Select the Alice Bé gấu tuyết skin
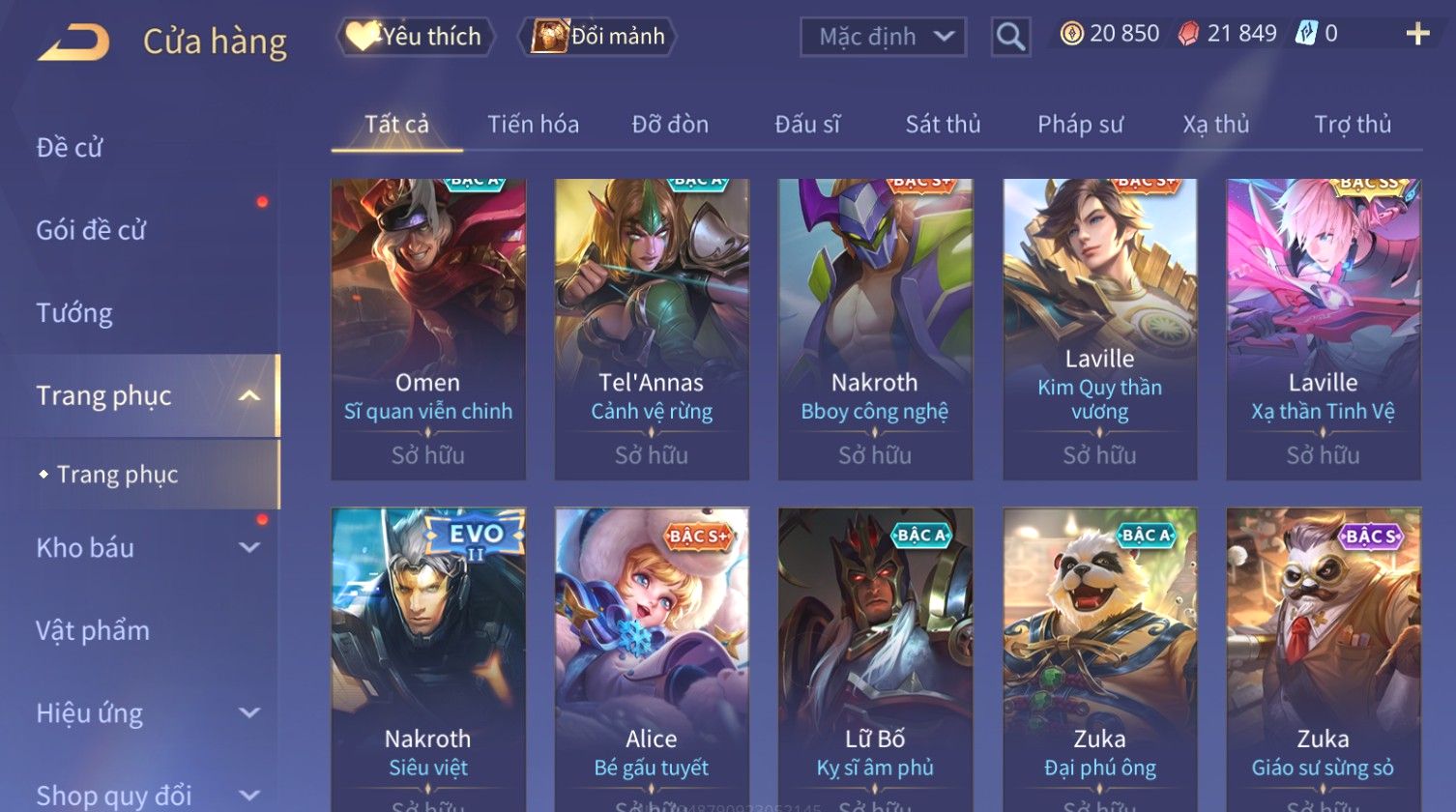The width and height of the screenshot is (1456, 812). [652, 657]
